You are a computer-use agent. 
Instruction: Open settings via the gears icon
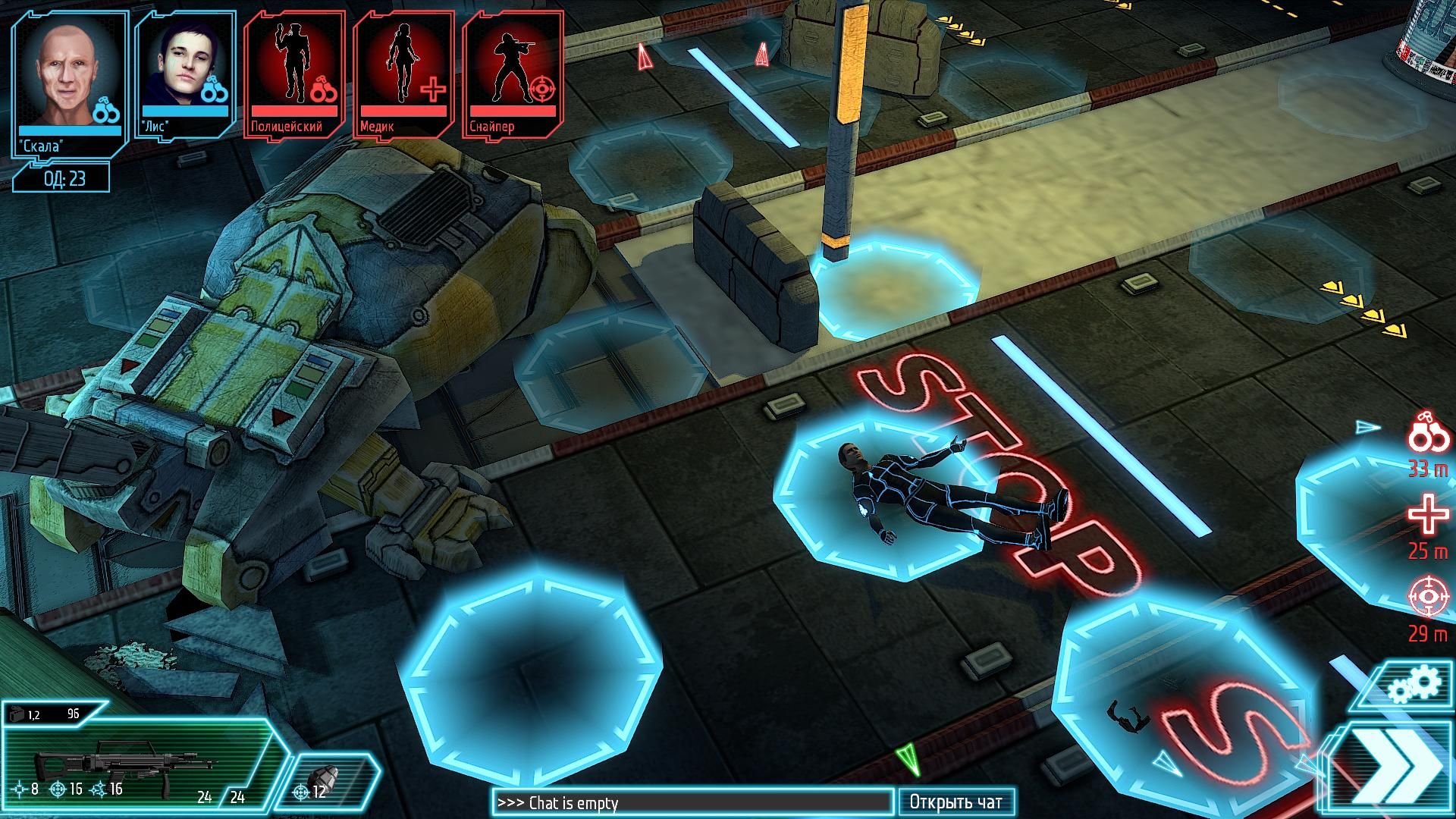1413,686
